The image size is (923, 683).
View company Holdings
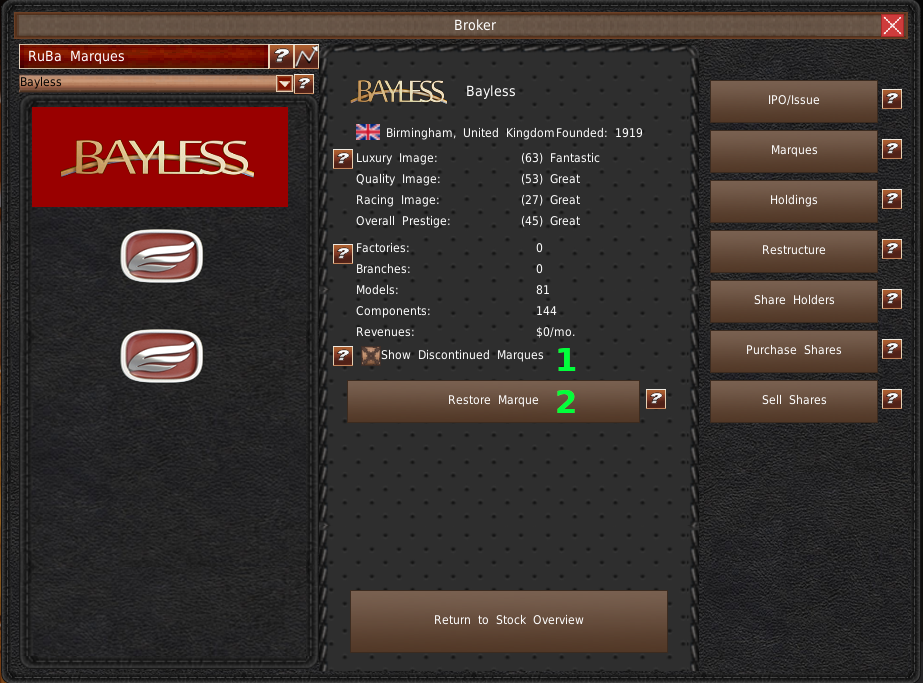tap(793, 200)
